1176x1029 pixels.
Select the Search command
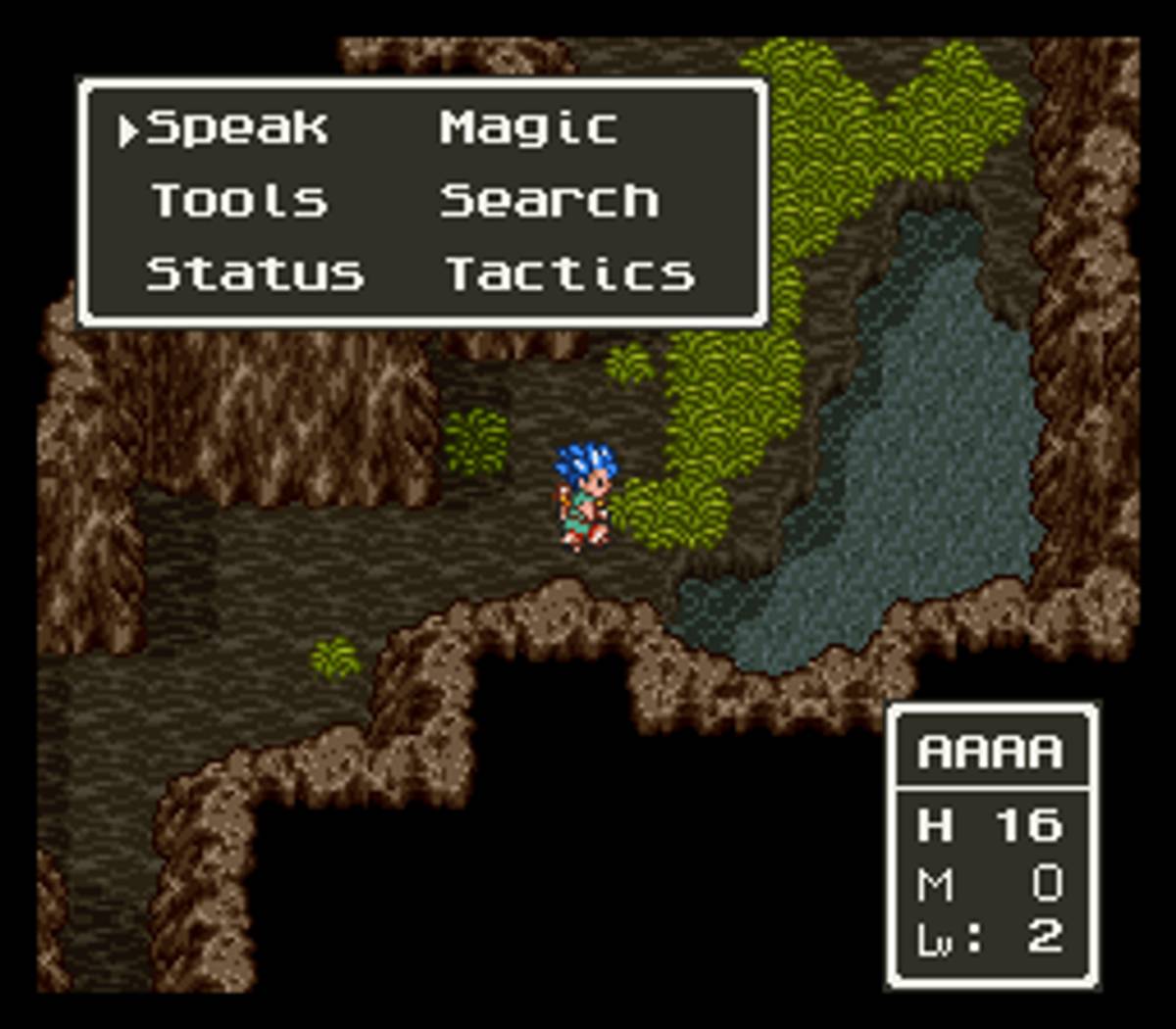coord(549,201)
